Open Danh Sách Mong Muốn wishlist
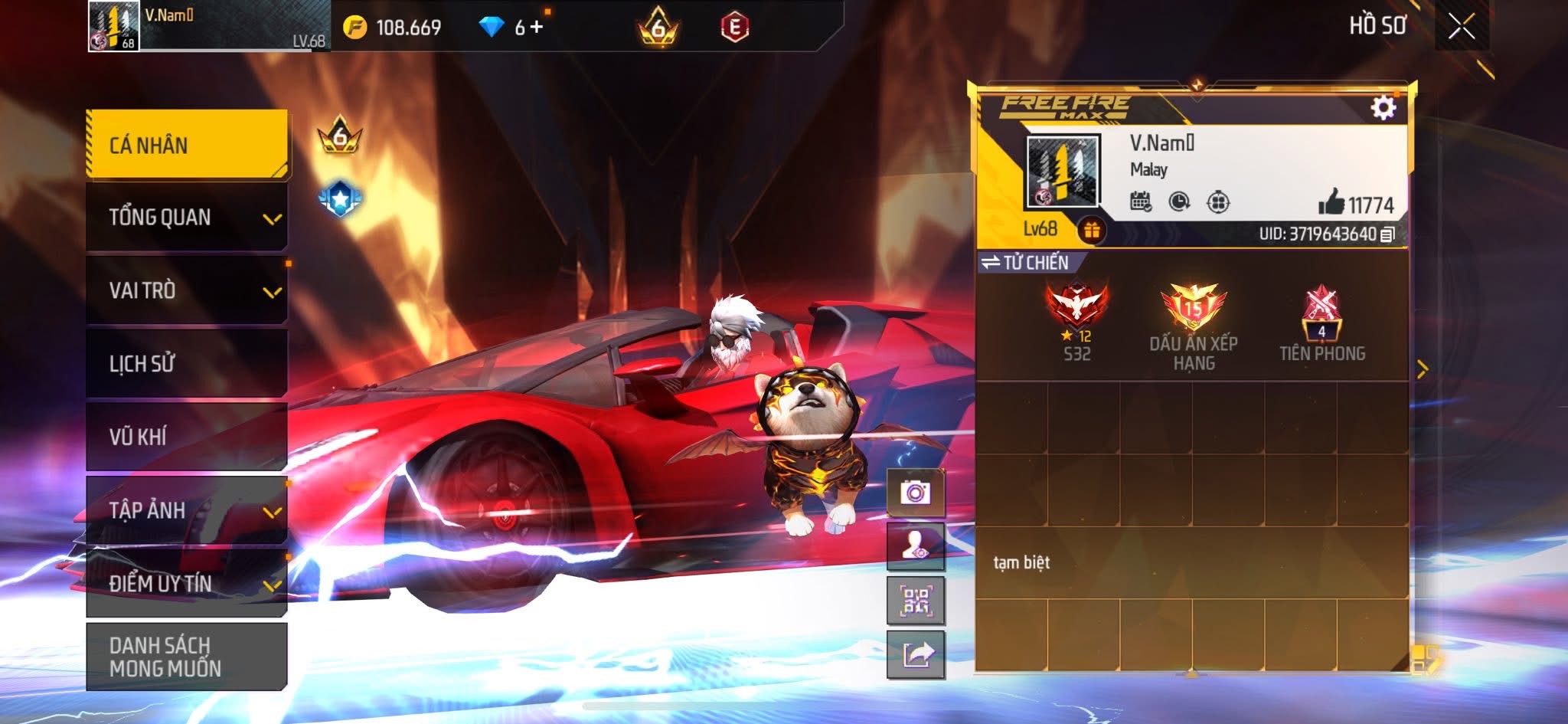 [187, 657]
